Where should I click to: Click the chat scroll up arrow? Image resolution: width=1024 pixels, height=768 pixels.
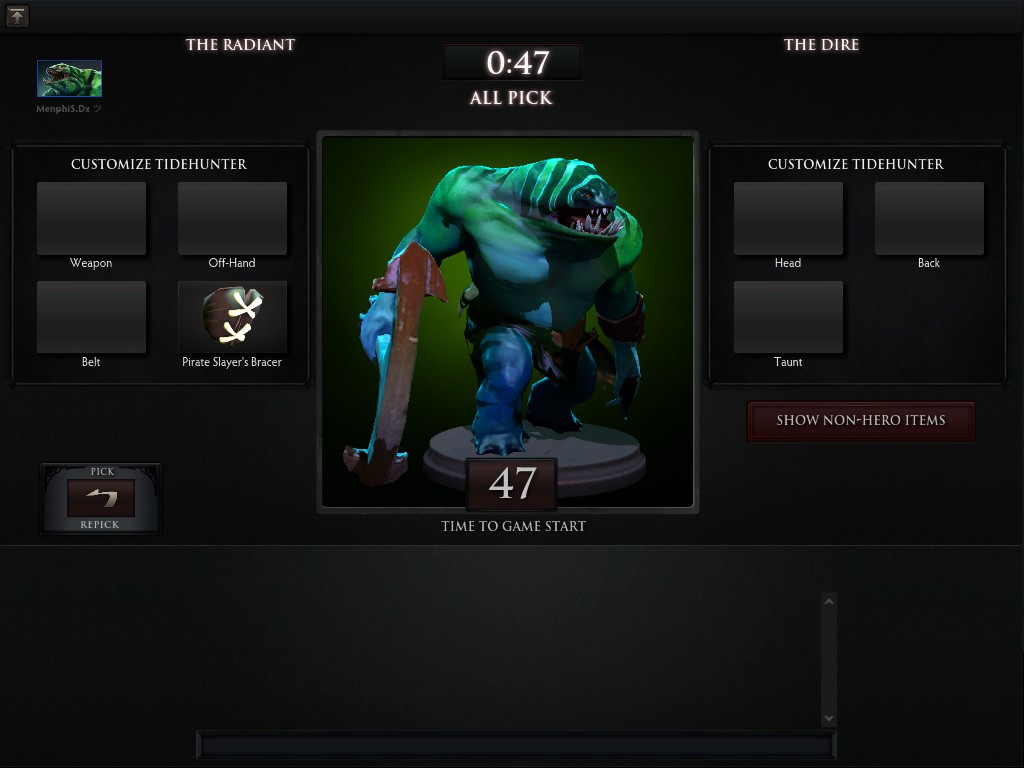[828, 601]
